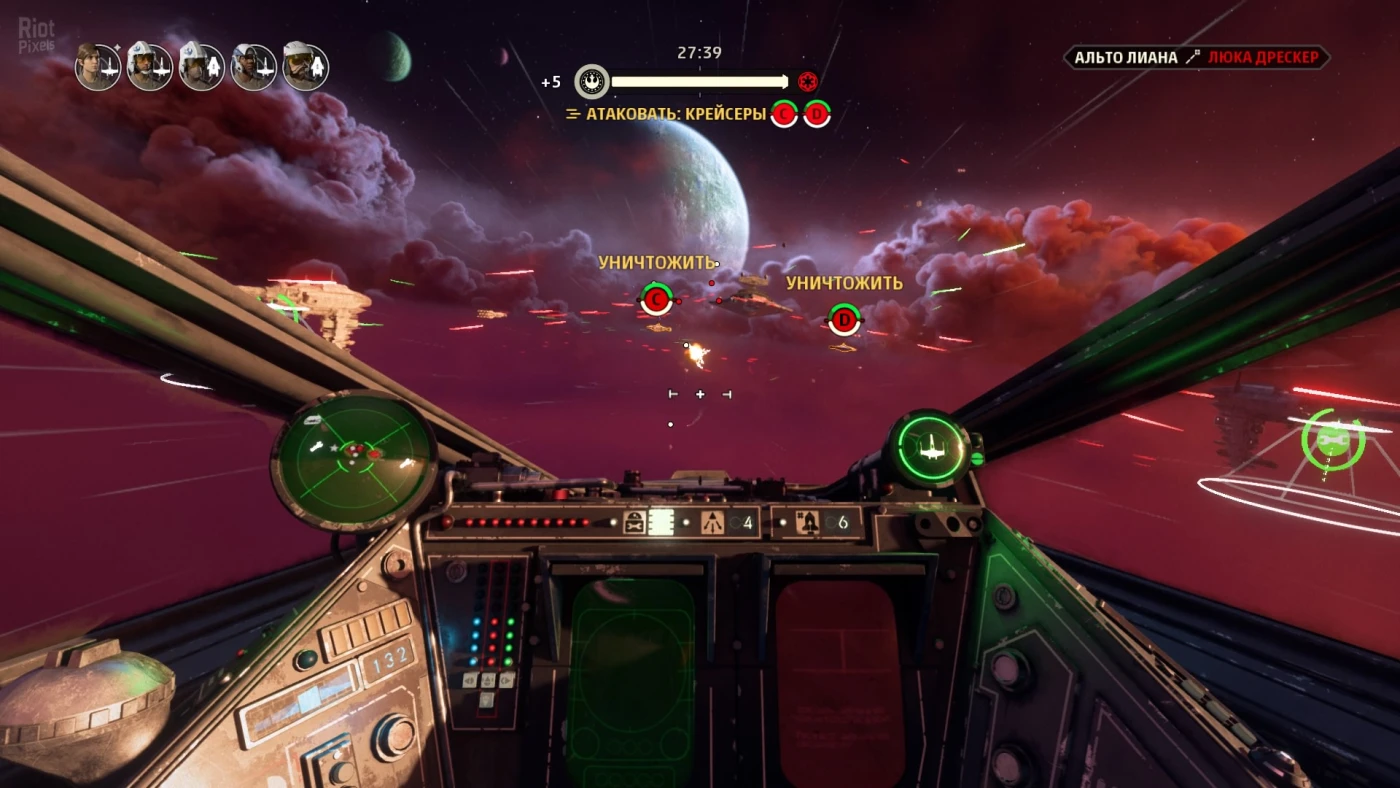This screenshot has width=1400, height=788.
Task: Select the bare-headed brown-haired pilot portrait
Action: pyautogui.click(x=98, y=67)
